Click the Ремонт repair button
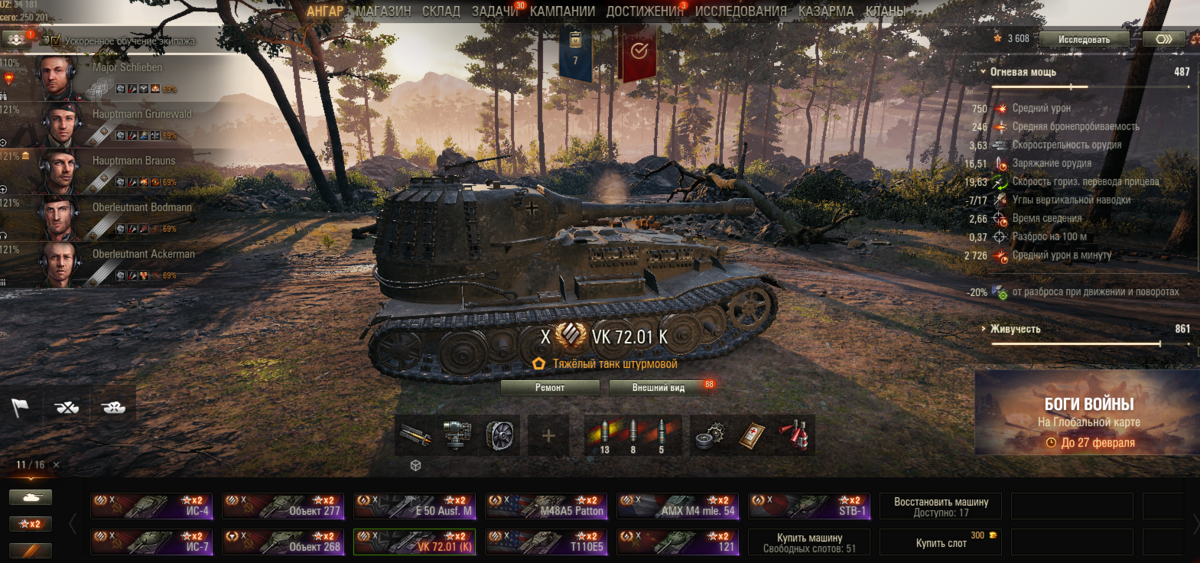The width and height of the screenshot is (1200, 563). pyautogui.click(x=550, y=386)
